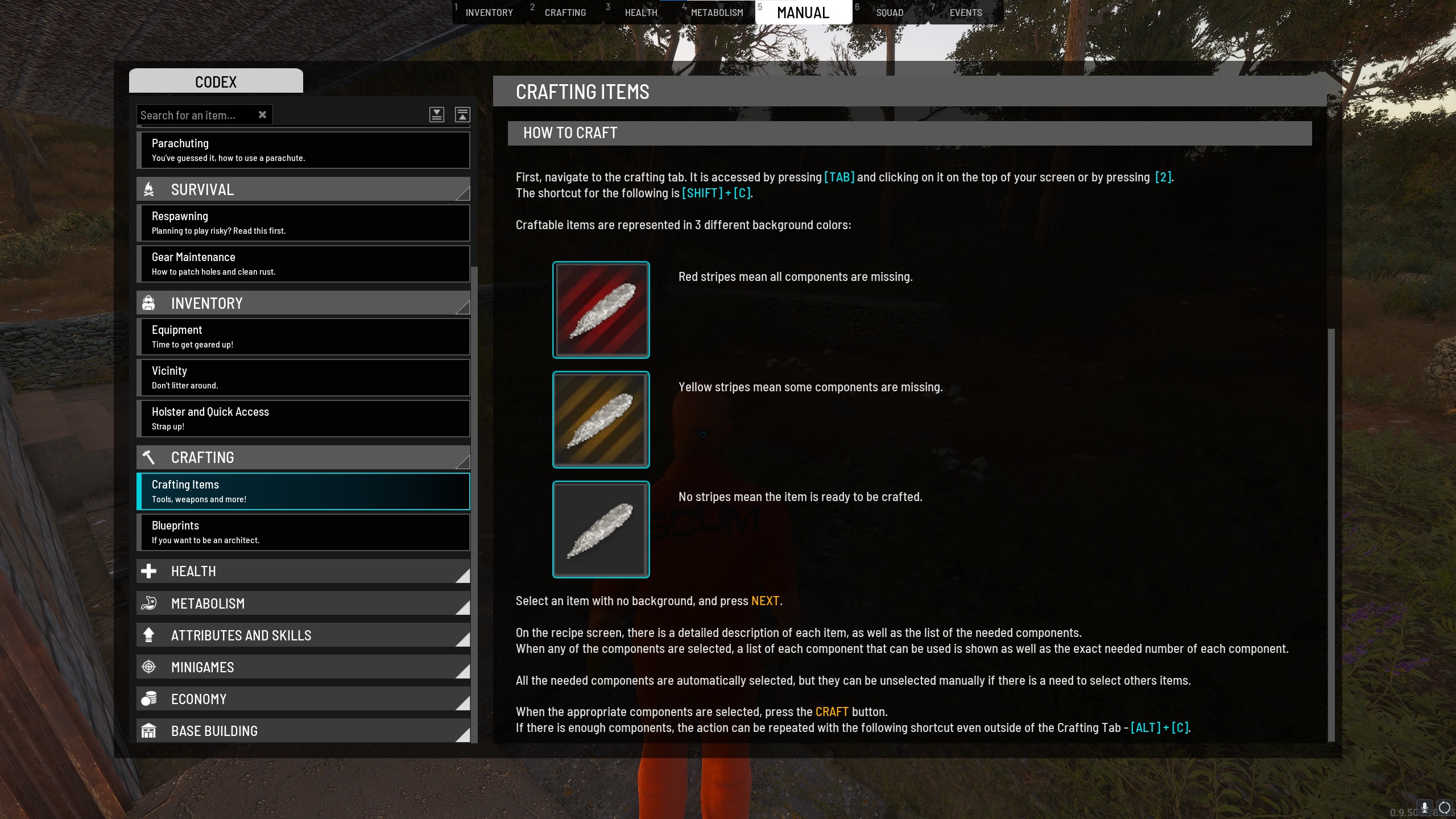Switch to the Events tab
1456x819 pixels.
coord(965,13)
